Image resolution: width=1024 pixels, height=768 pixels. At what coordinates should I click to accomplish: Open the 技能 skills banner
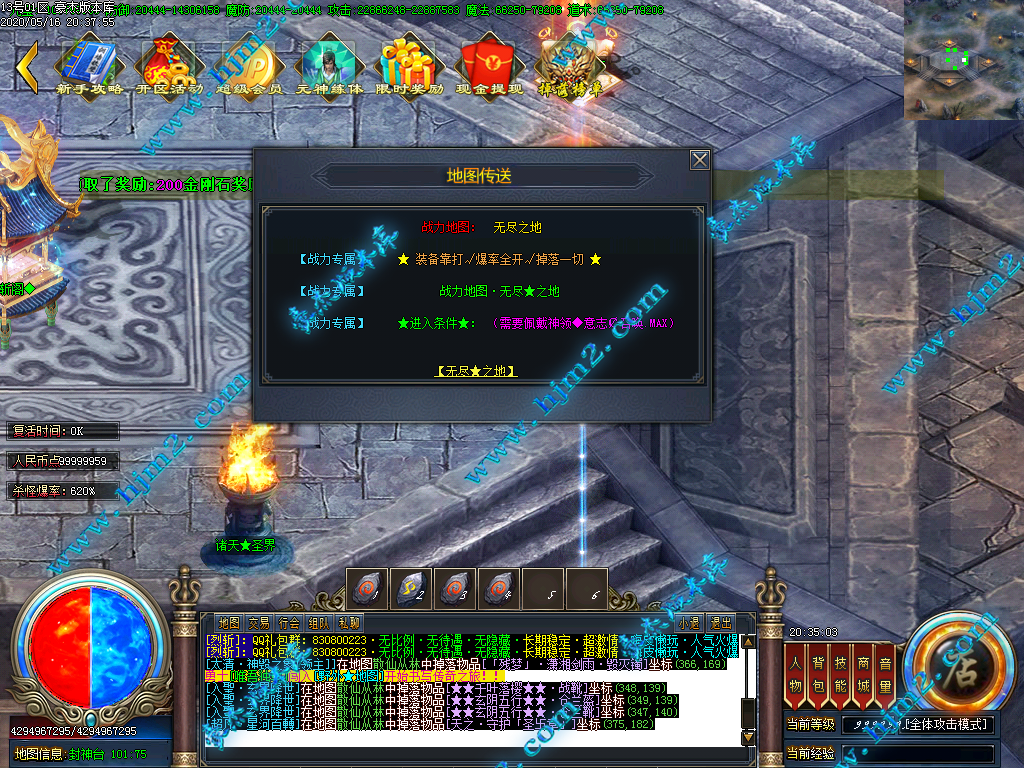841,672
